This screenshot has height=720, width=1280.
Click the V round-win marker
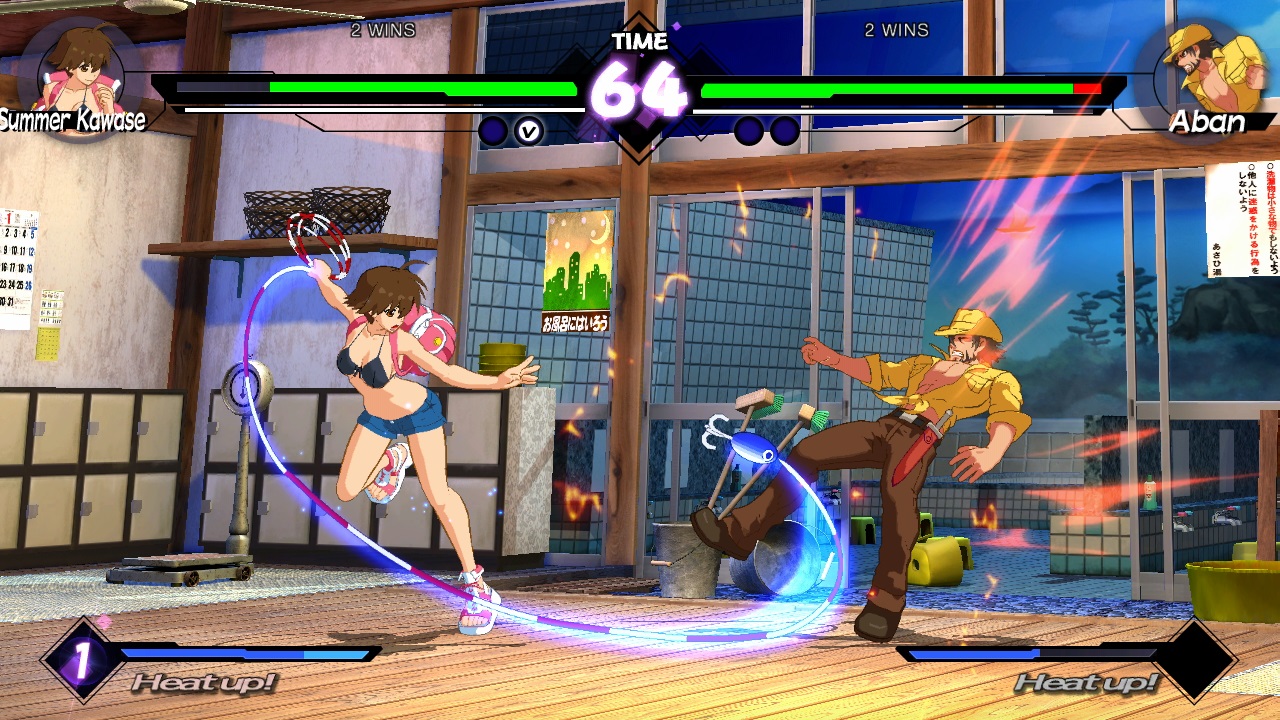529,131
